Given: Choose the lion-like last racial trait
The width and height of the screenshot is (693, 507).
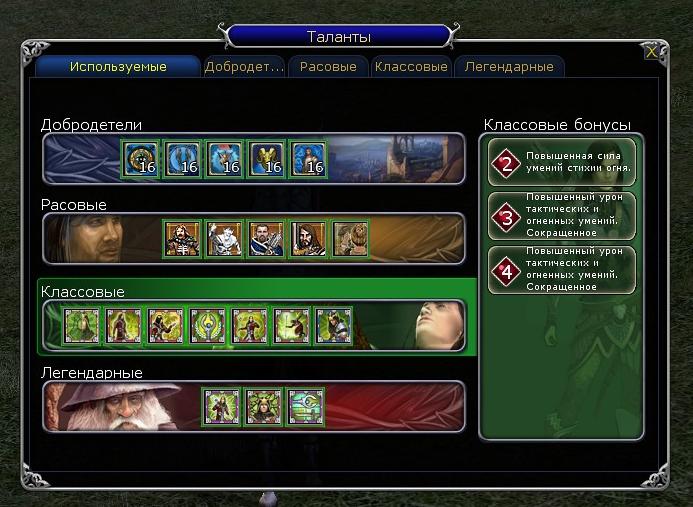Looking at the screenshot, I should 351,238.
